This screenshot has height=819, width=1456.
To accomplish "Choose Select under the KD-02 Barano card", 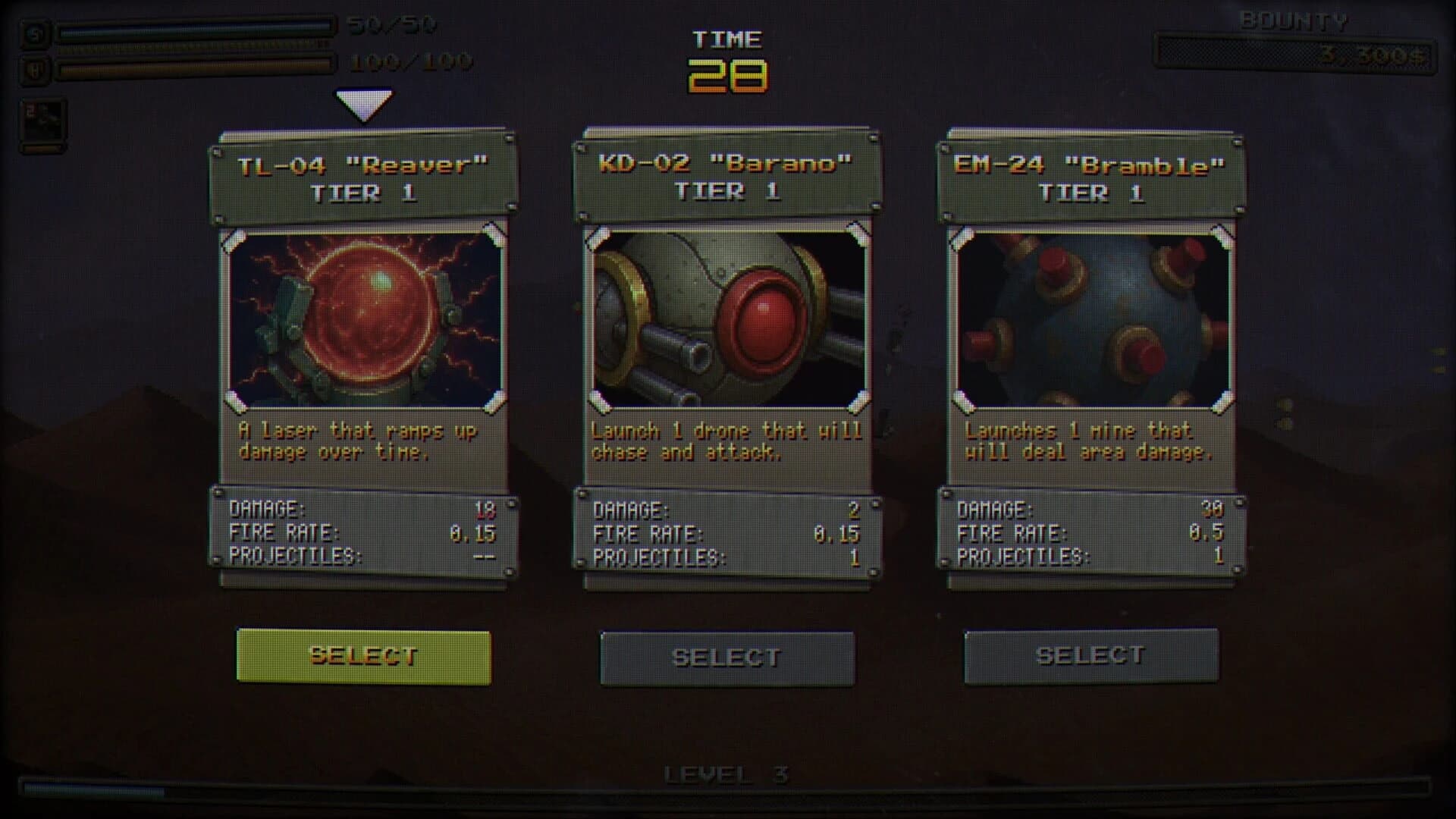I will pyautogui.click(x=727, y=657).
